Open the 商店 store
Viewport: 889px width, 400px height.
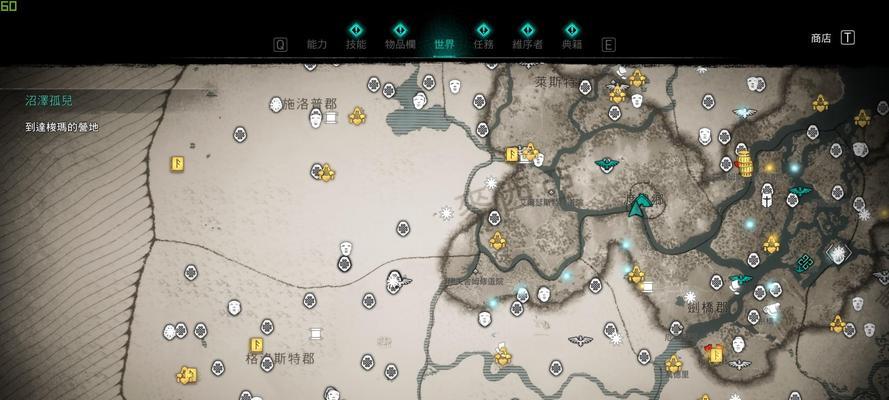(821, 38)
